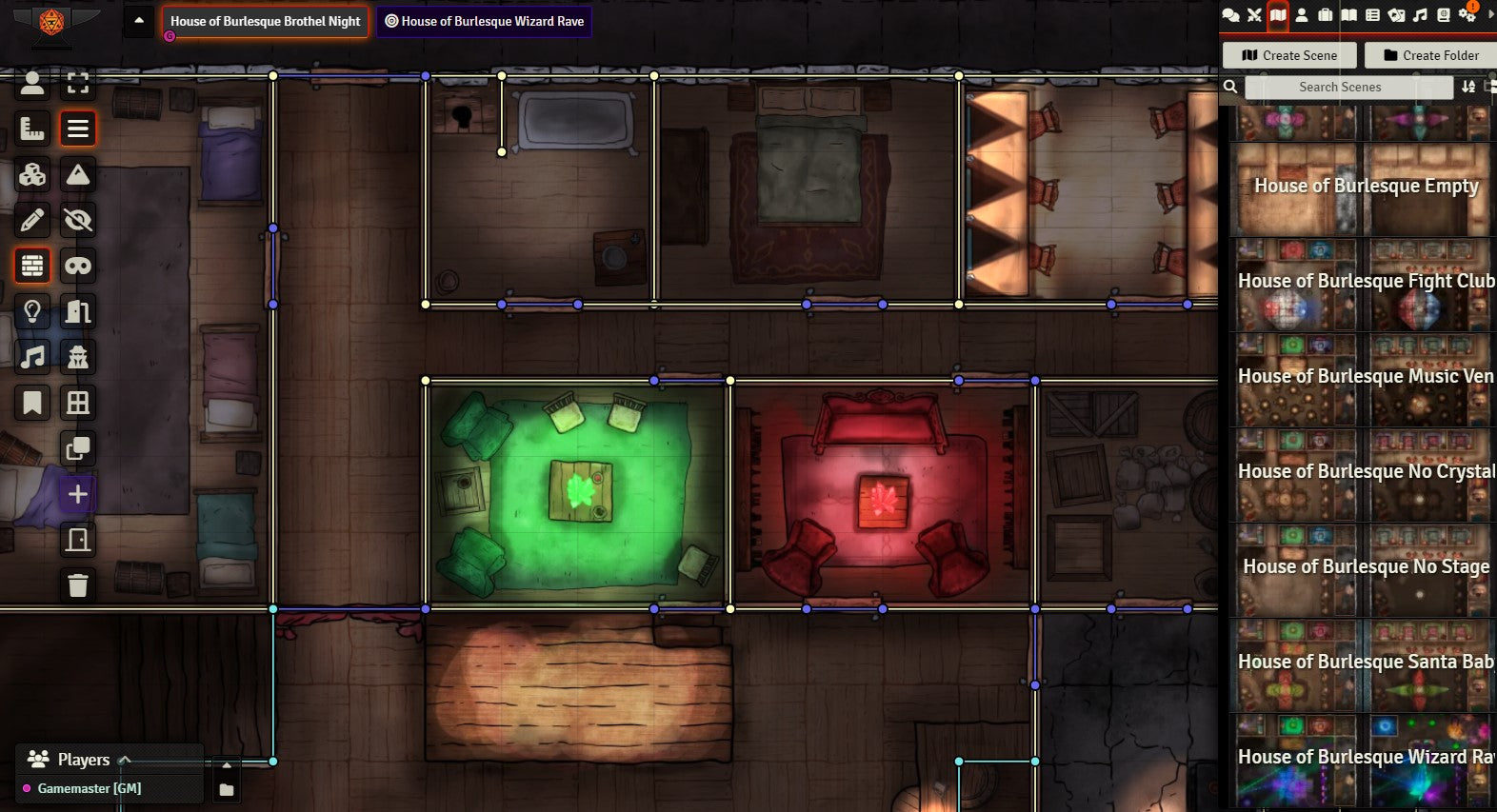The width and height of the screenshot is (1497, 812).
Task: Open the game settings gears tab
Action: click(1467, 14)
